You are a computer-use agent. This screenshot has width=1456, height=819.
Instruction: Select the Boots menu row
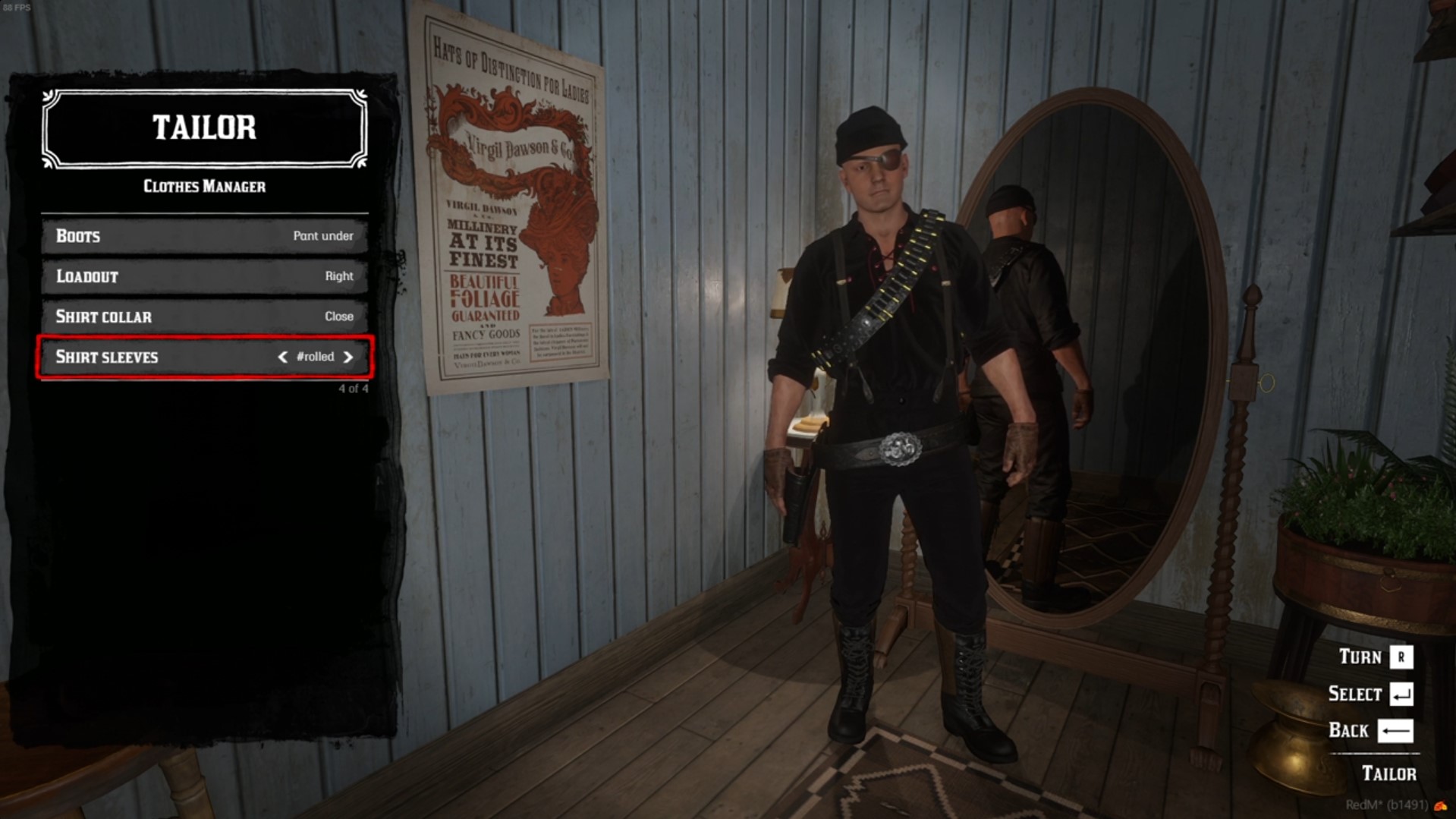tap(204, 236)
